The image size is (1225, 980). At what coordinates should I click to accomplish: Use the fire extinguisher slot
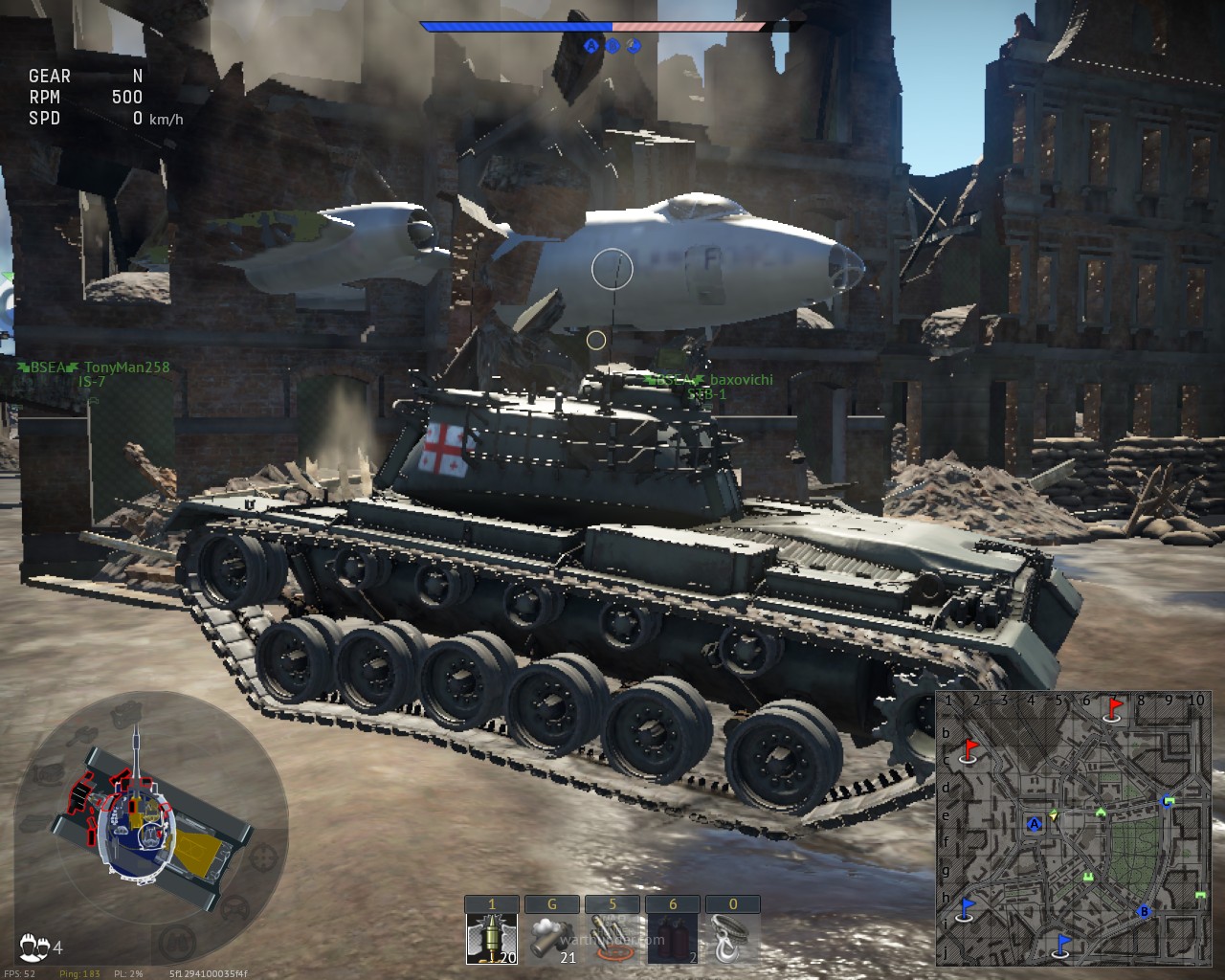click(x=672, y=938)
